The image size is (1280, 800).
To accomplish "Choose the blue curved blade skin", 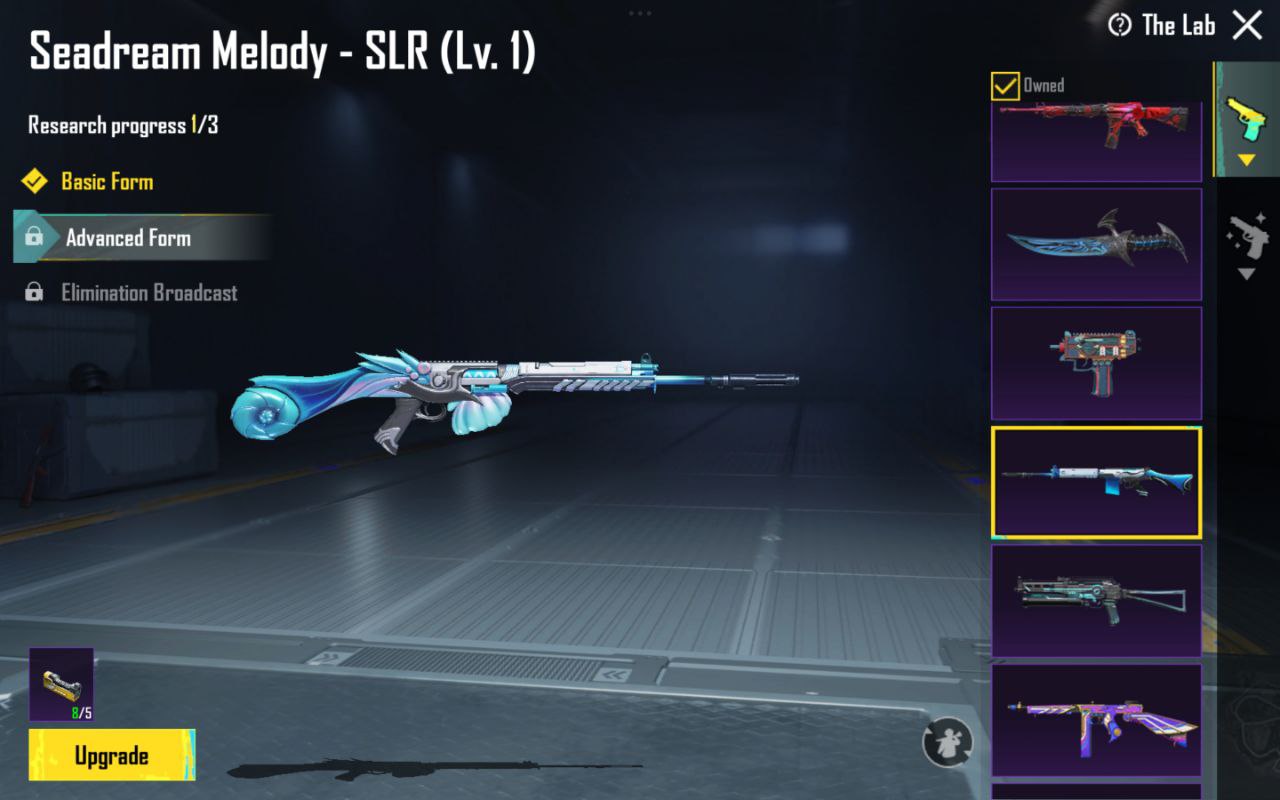I will coord(1096,244).
